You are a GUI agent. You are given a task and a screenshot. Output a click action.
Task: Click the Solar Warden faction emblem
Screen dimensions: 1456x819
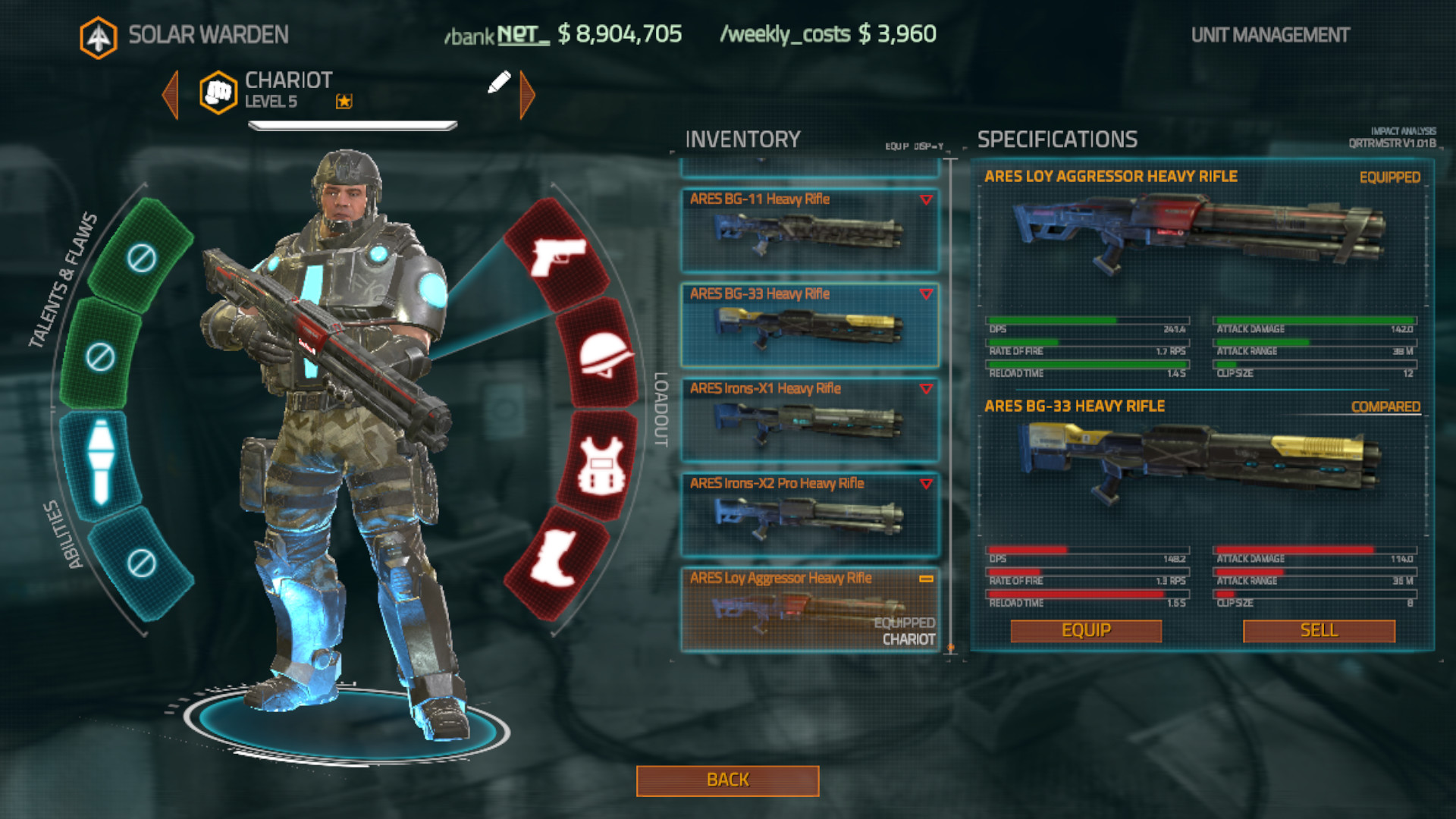(x=99, y=33)
